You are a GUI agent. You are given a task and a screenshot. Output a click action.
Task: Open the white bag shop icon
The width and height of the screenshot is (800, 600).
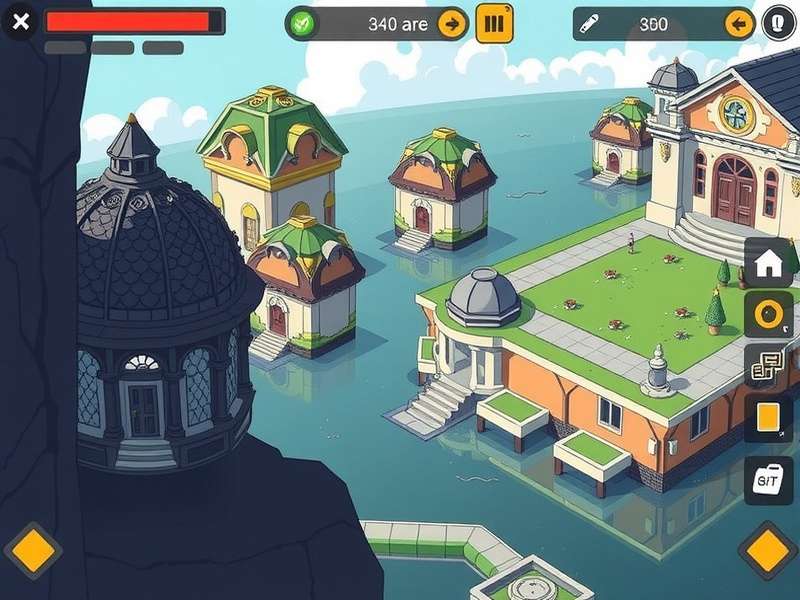coord(768,481)
